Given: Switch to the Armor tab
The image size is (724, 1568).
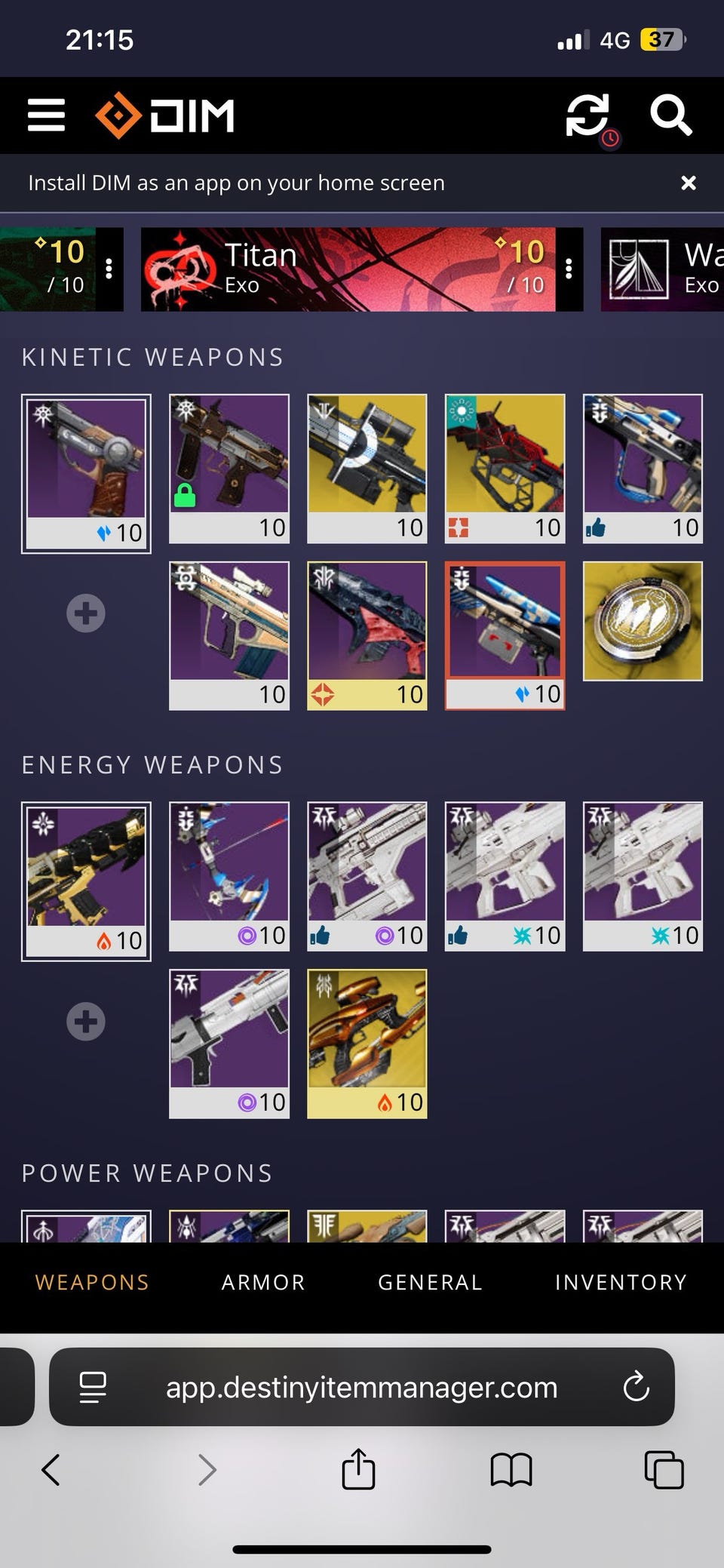Looking at the screenshot, I should click(263, 1282).
